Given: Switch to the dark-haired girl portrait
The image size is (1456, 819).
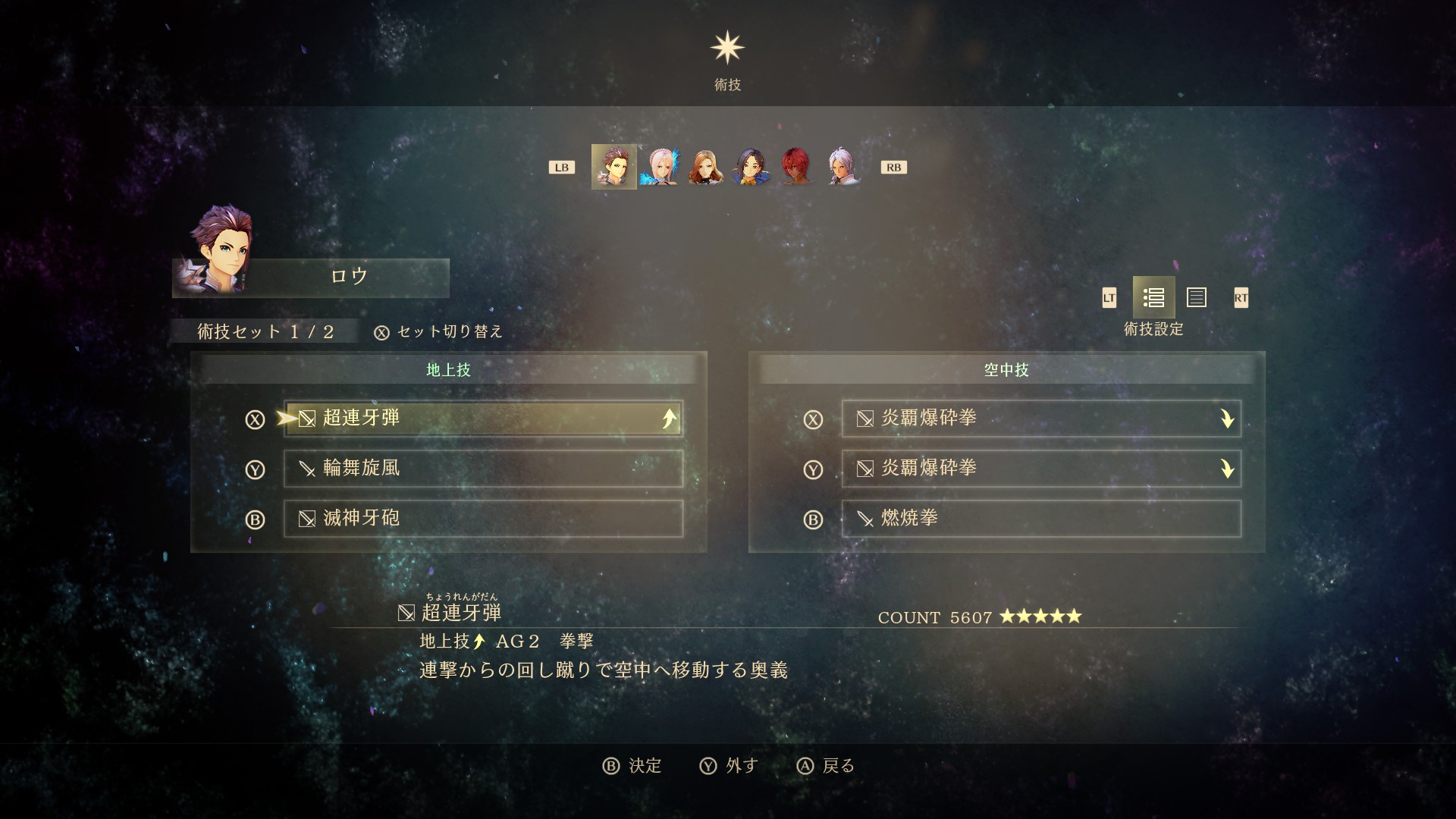Looking at the screenshot, I should tap(751, 167).
